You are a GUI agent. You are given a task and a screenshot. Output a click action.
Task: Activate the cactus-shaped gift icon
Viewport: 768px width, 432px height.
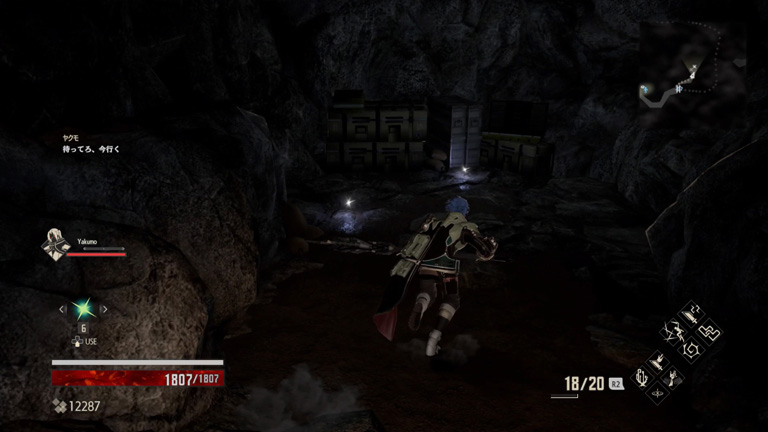tap(643, 378)
